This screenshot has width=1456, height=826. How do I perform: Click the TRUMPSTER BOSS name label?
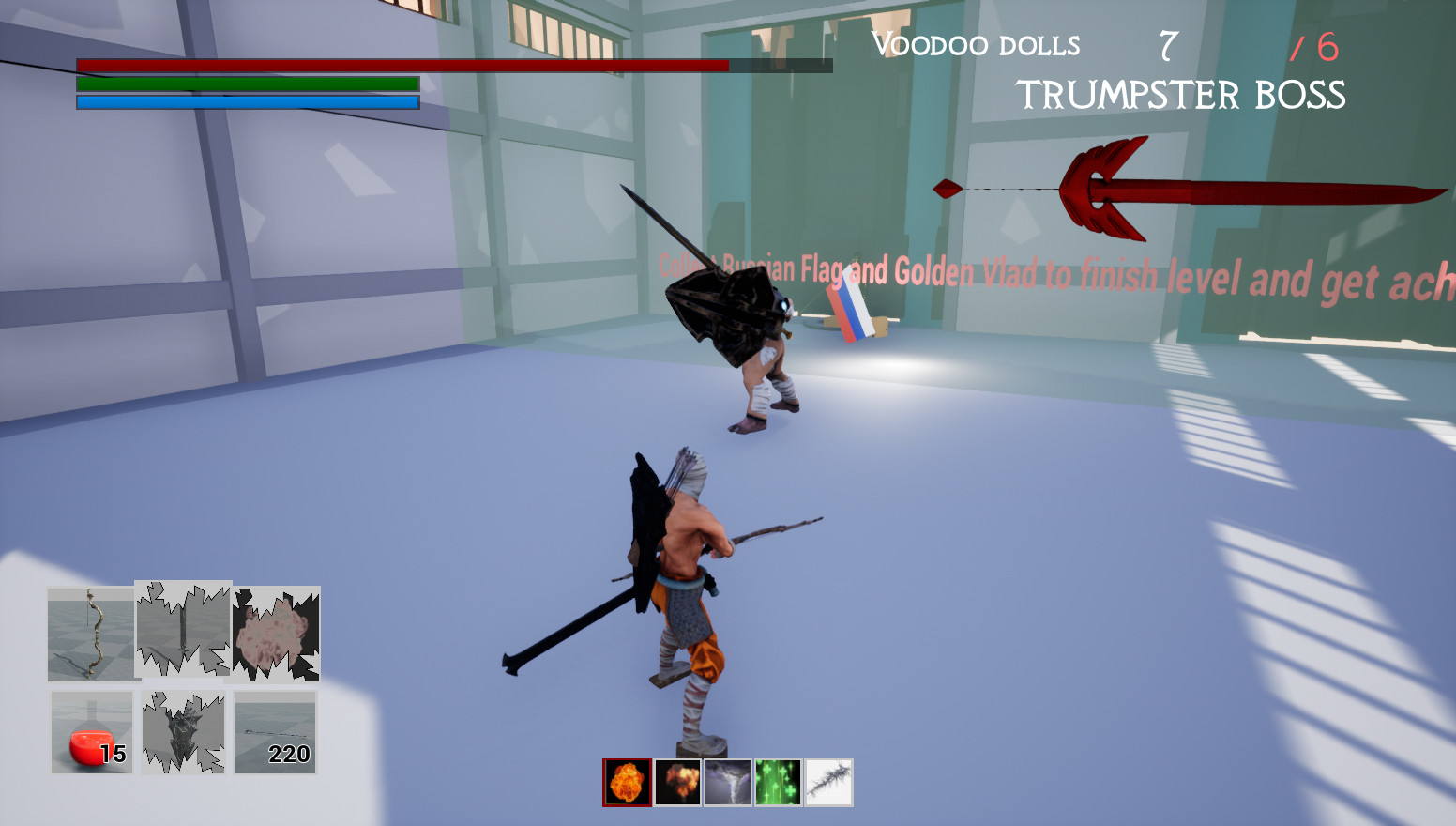coord(1182,95)
